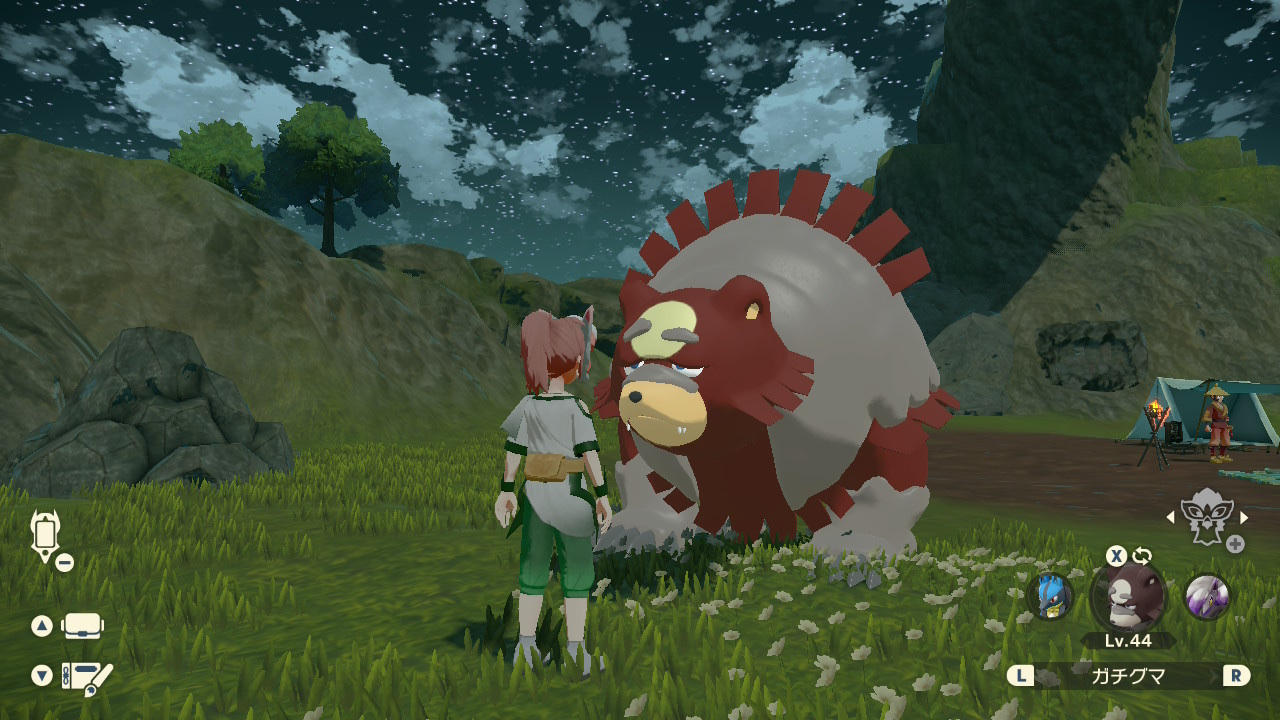The image size is (1280, 720).
Task: Click the ride Pokémon mask icon
Action: point(1206,517)
